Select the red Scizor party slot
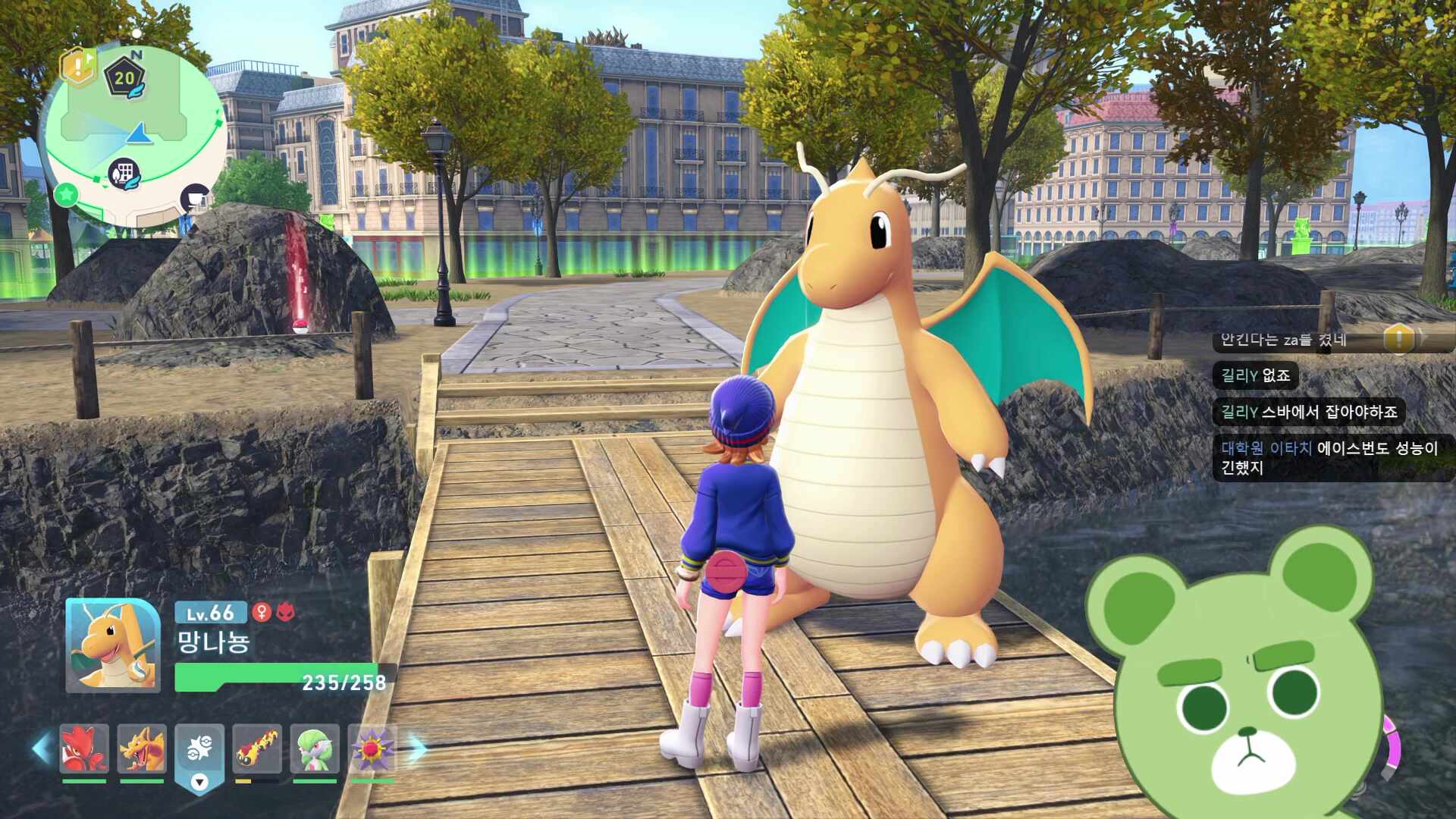The width and height of the screenshot is (1456, 819). pyautogui.click(x=84, y=748)
